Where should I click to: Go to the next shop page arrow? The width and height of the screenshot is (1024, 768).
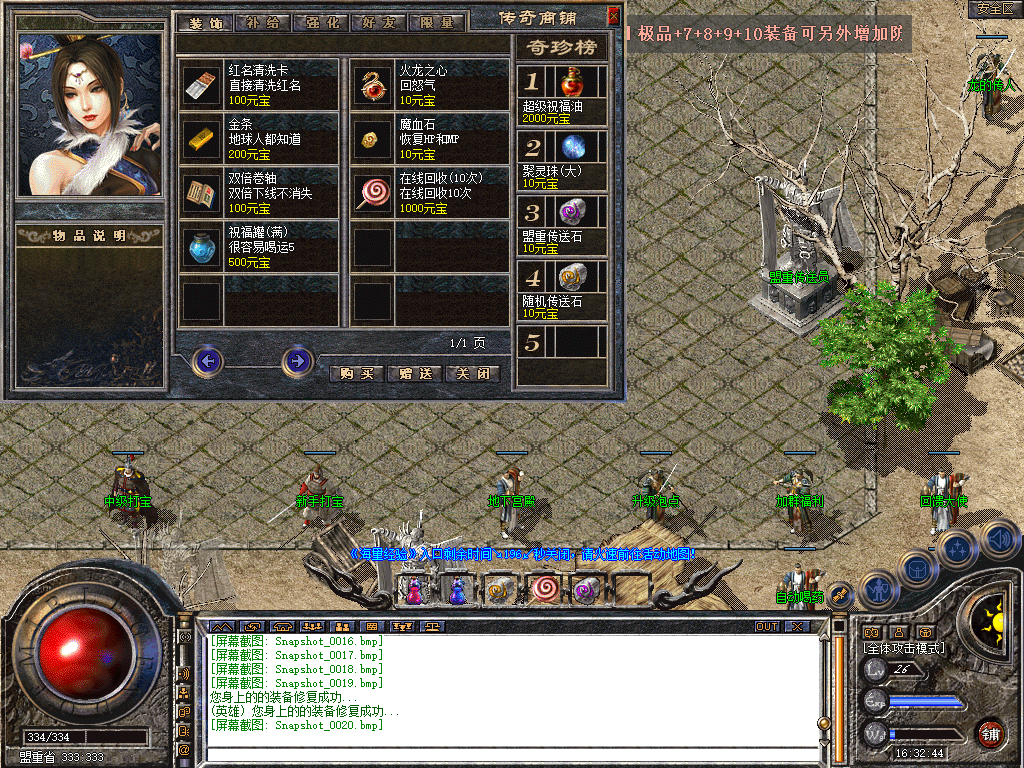click(x=297, y=361)
